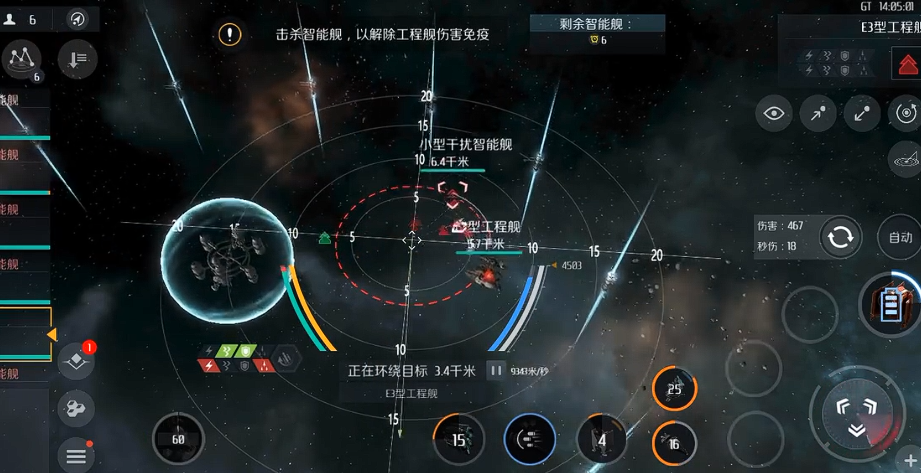Fire the weapon module showing 25

click(x=674, y=389)
